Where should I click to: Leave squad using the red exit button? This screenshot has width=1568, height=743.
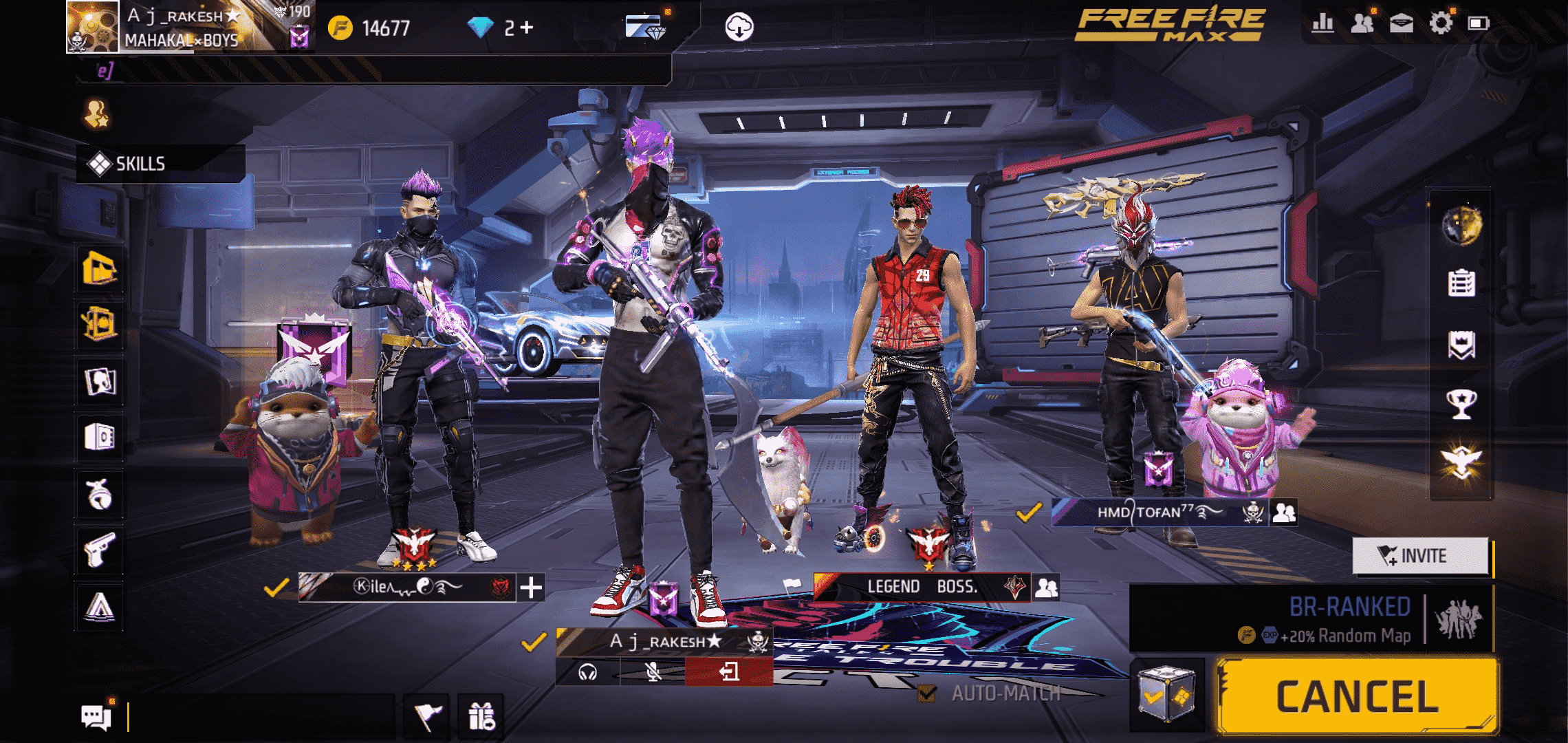tap(728, 671)
